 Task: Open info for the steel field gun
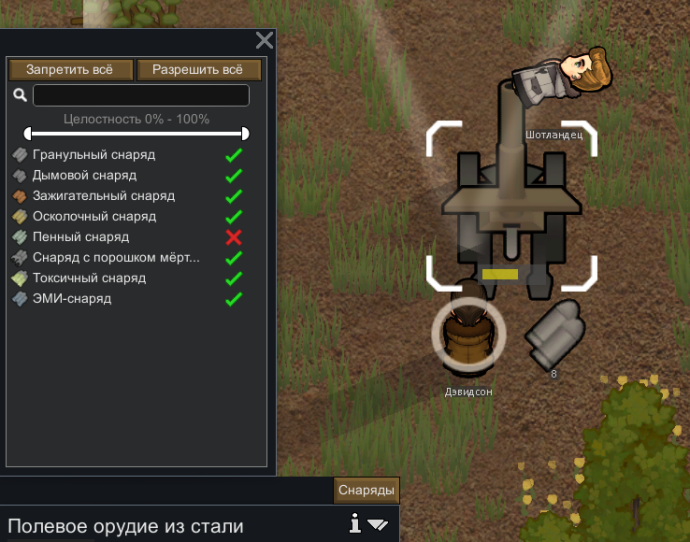coord(354,523)
